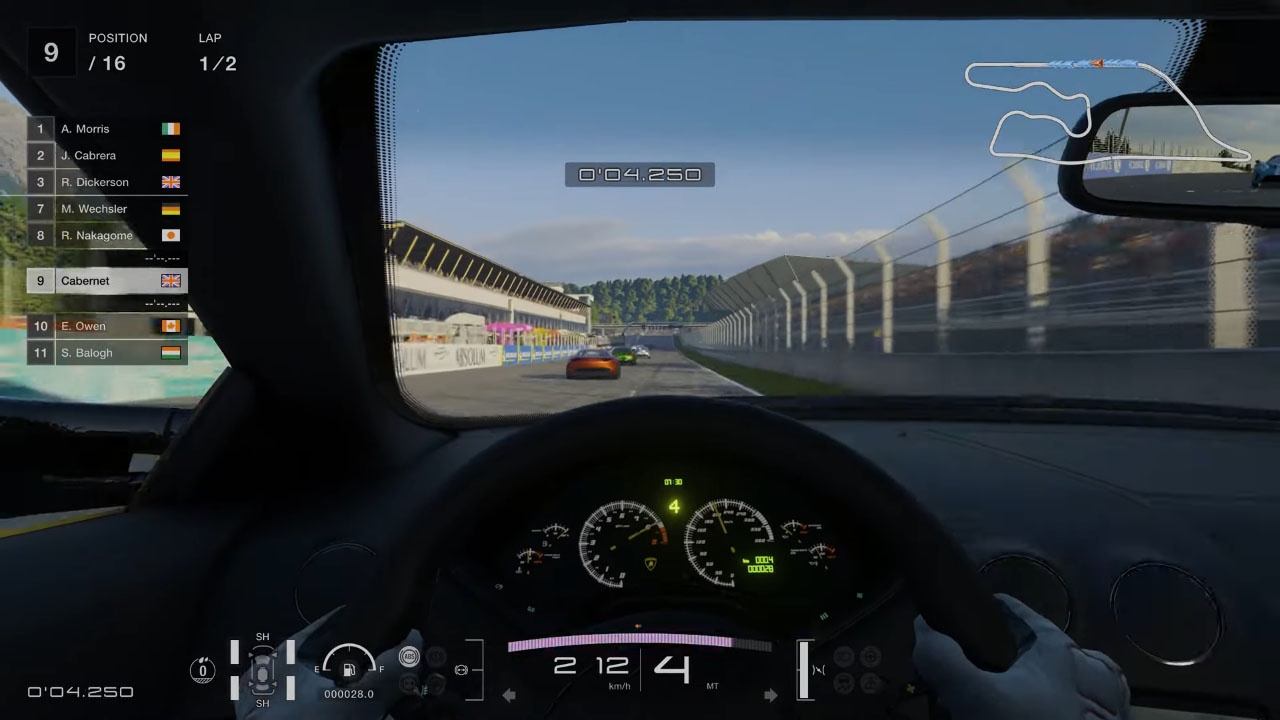Viewport: 1280px width, 720px height.
Task: Click the 0'04.250 lap time display
Action: click(x=639, y=174)
